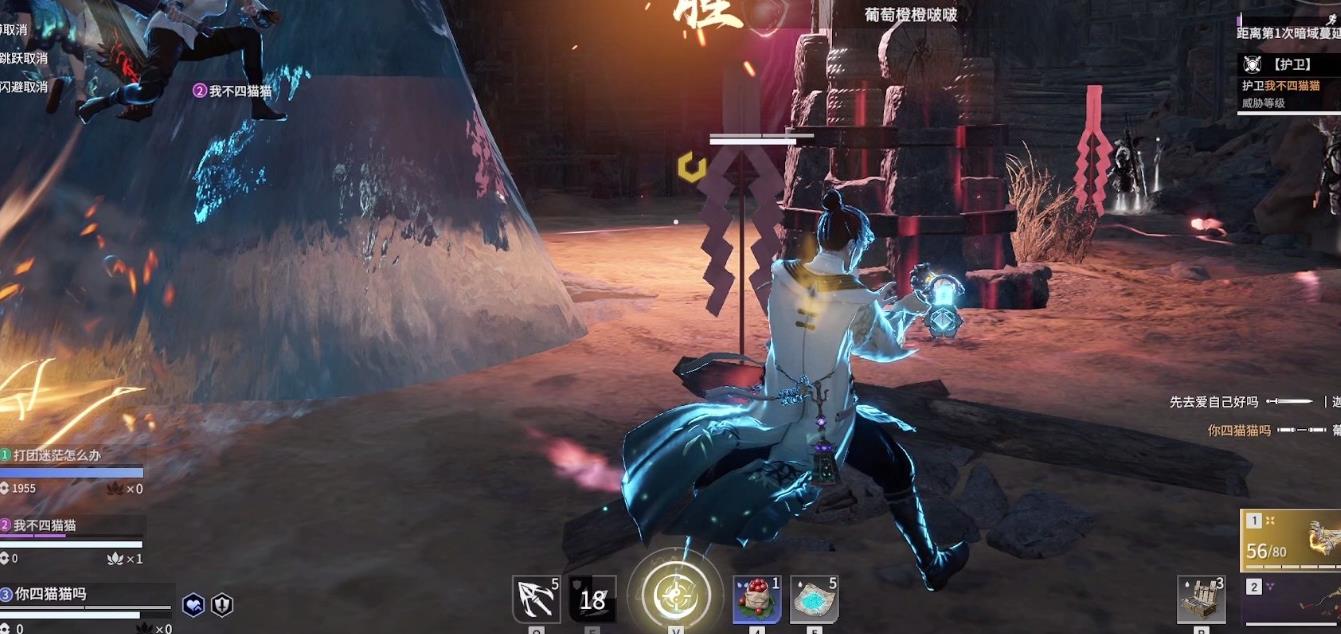The height and width of the screenshot is (634, 1341).
Task: Trigger the glowing golden ultimate ability
Action: (675, 597)
